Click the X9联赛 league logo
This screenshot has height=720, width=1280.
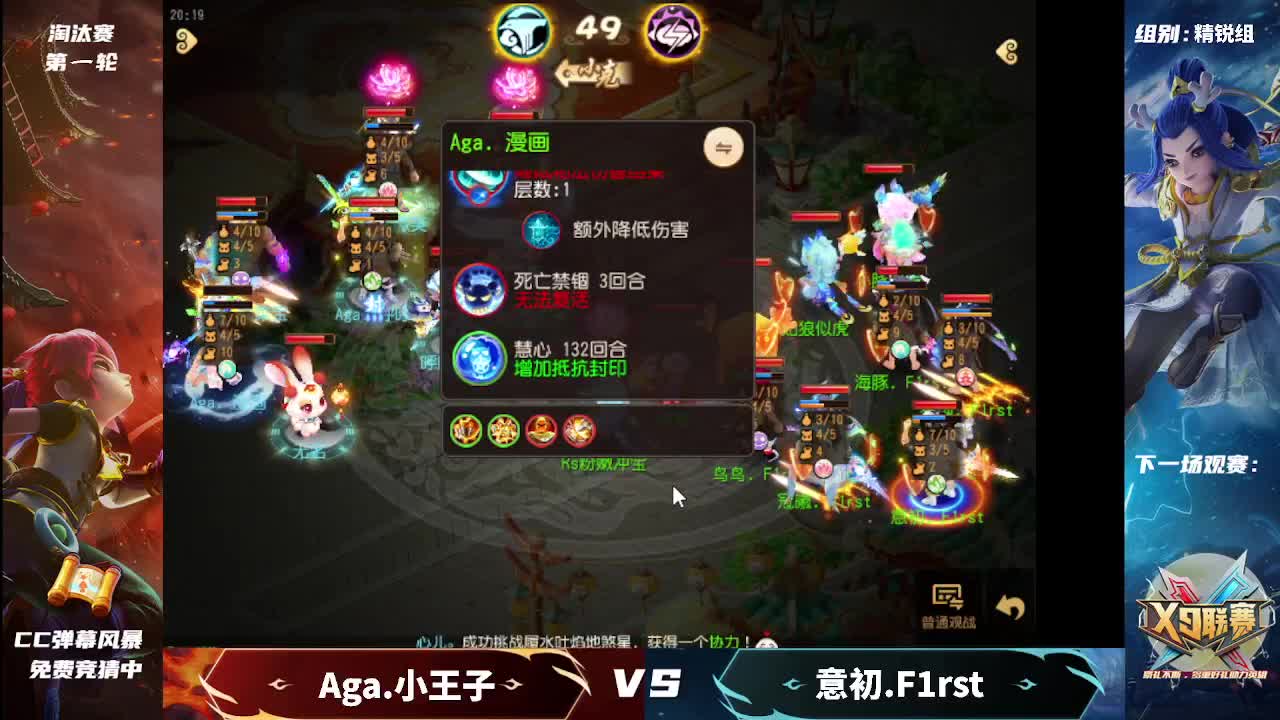click(1200, 618)
